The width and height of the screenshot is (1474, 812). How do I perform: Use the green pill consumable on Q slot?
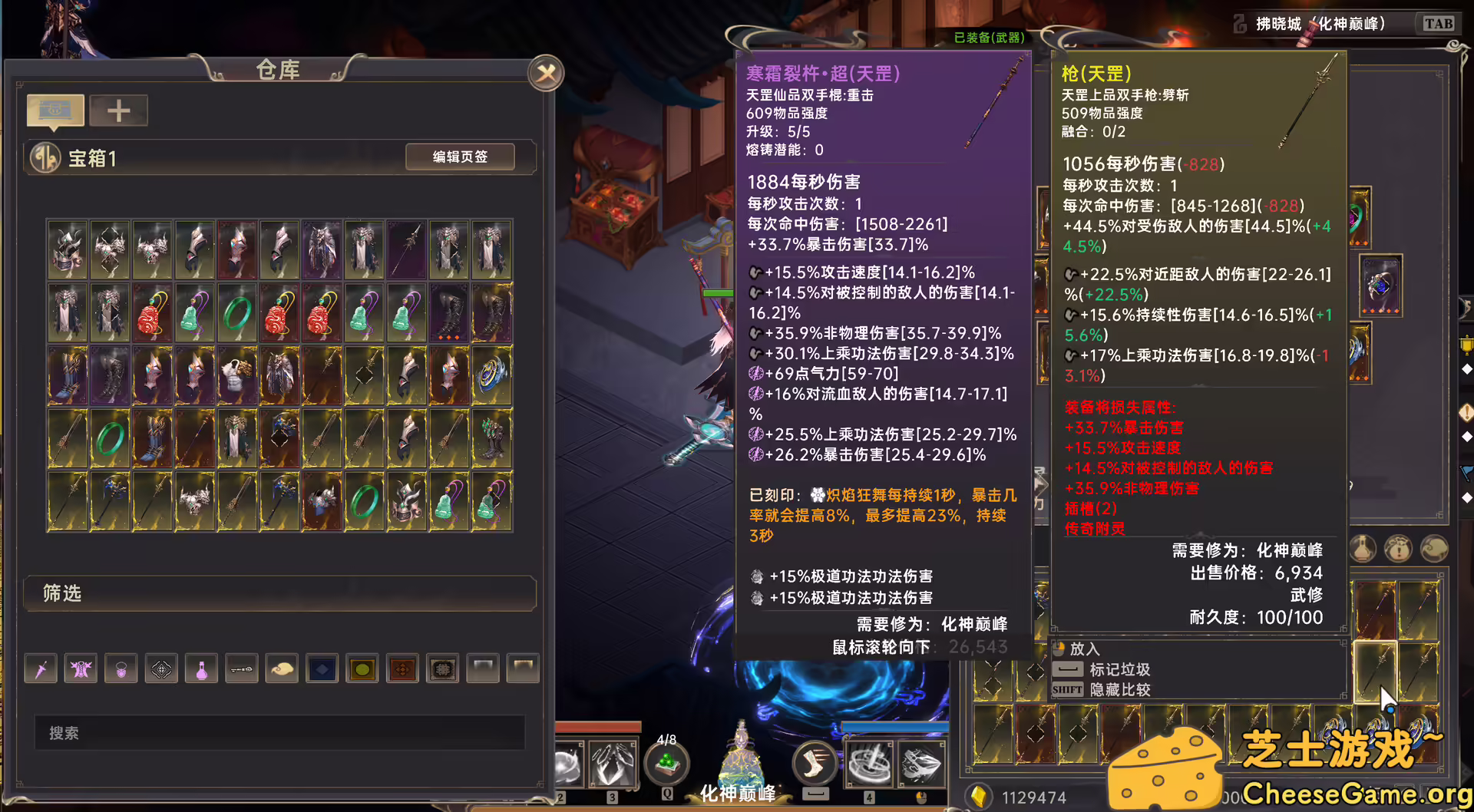tap(668, 762)
